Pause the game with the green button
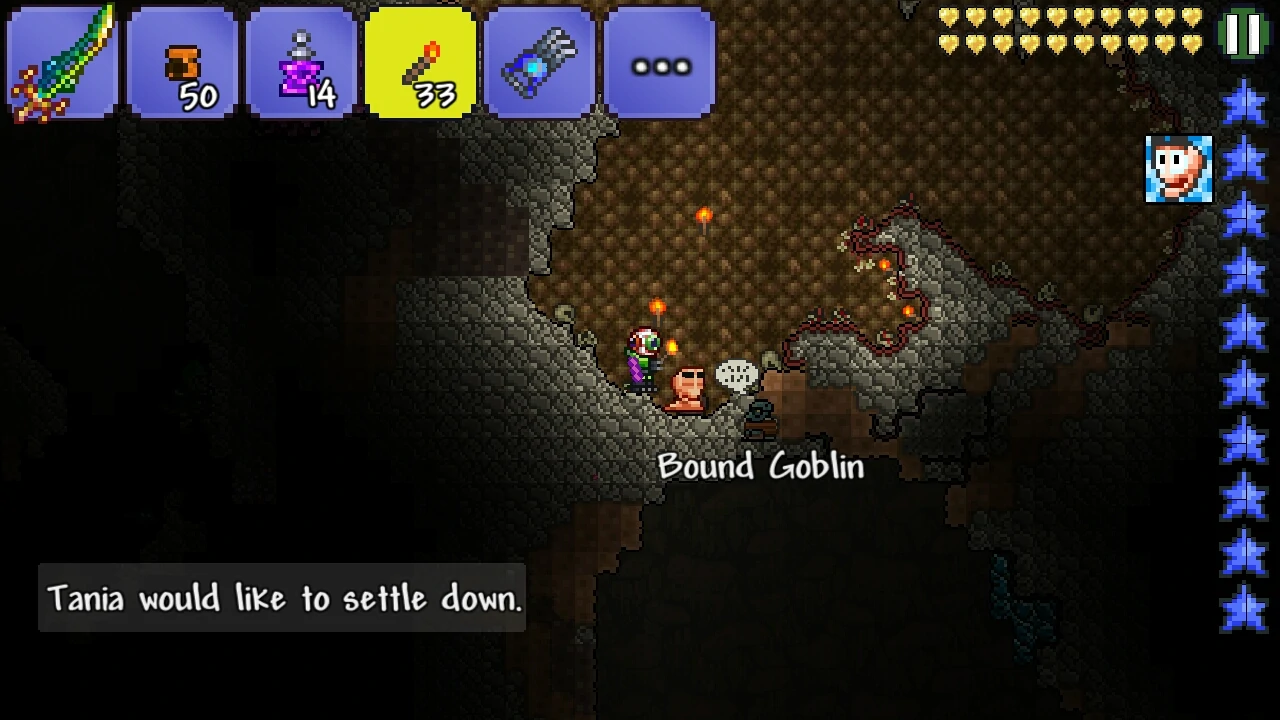The width and height of the screenshot is (1280, 720). point(1243,33)
